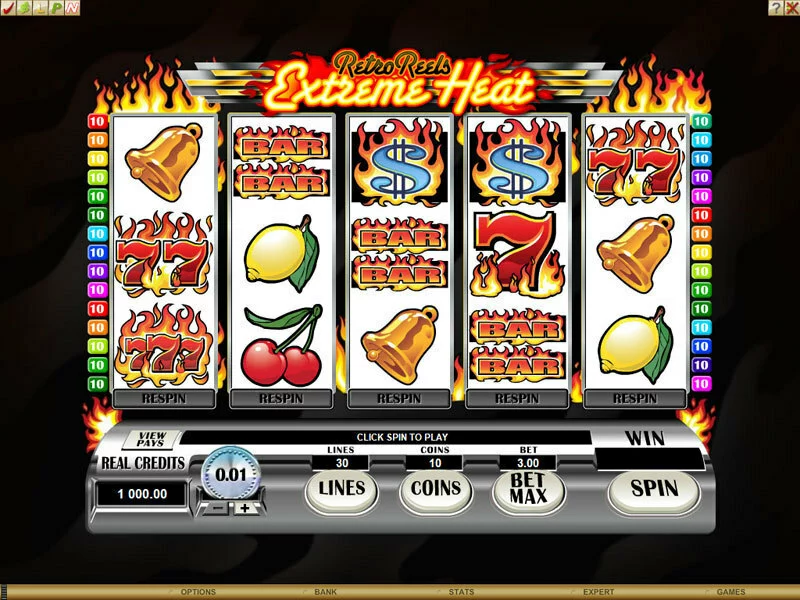The height and width of the screenshot is (600, 800).
Task: Show the Stats panel
Action: pyautogui.click(x=461, y=592)
